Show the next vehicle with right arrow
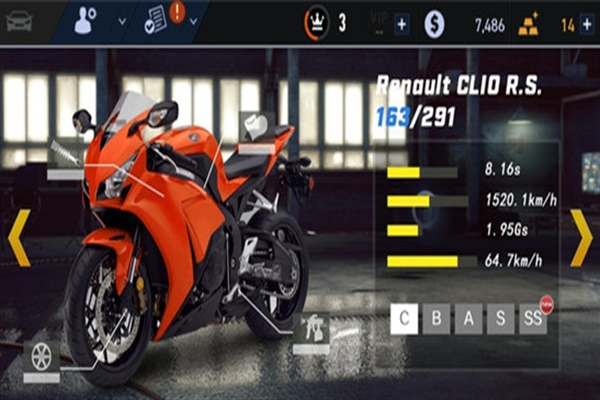Screen dimensions: 600x400 pos(581,237)
